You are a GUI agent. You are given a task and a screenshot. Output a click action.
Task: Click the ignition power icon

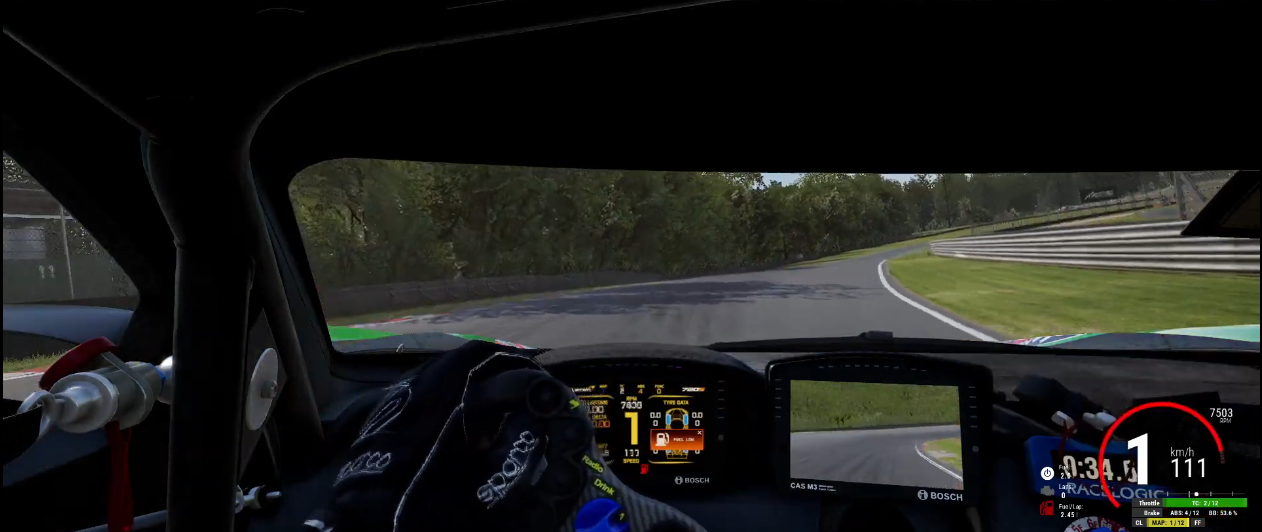point(1047,472)
